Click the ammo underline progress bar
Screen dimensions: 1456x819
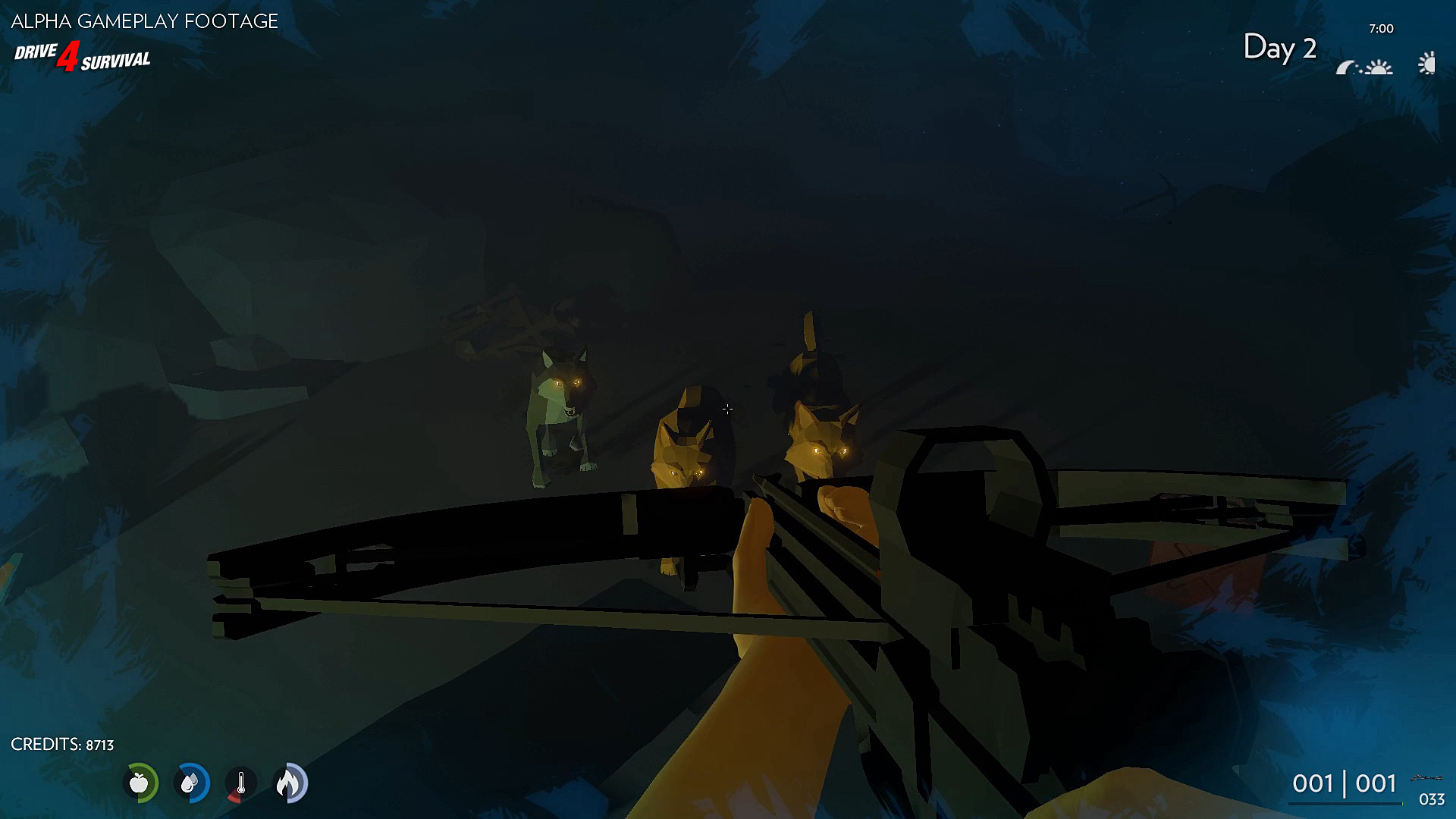pos(1347,803)
